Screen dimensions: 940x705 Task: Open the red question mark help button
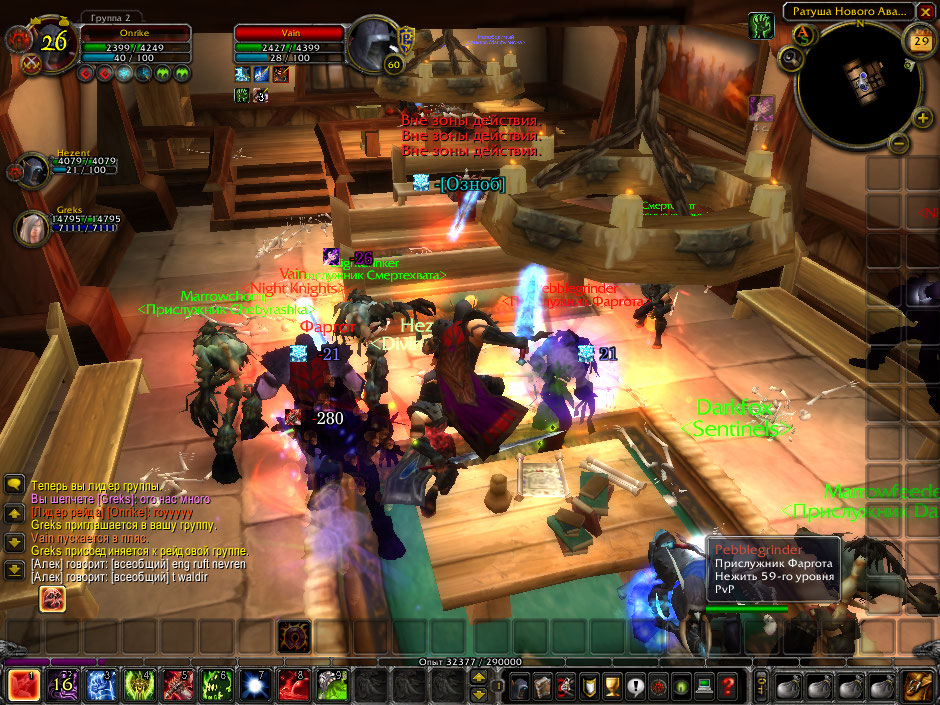pyautogui.click(x=729, y=686)
